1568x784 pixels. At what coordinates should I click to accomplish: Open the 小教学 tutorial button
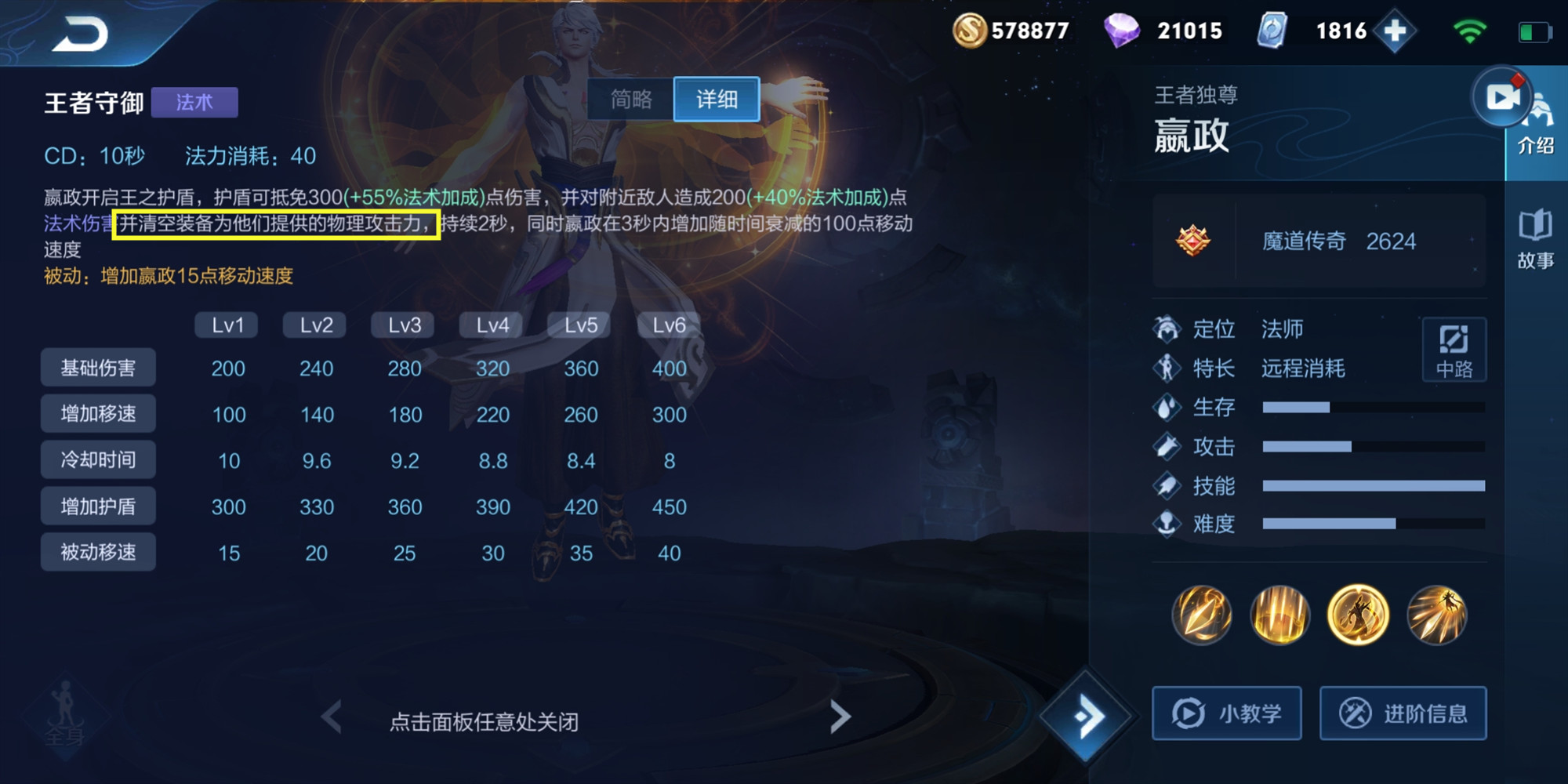click(1225, 713)
